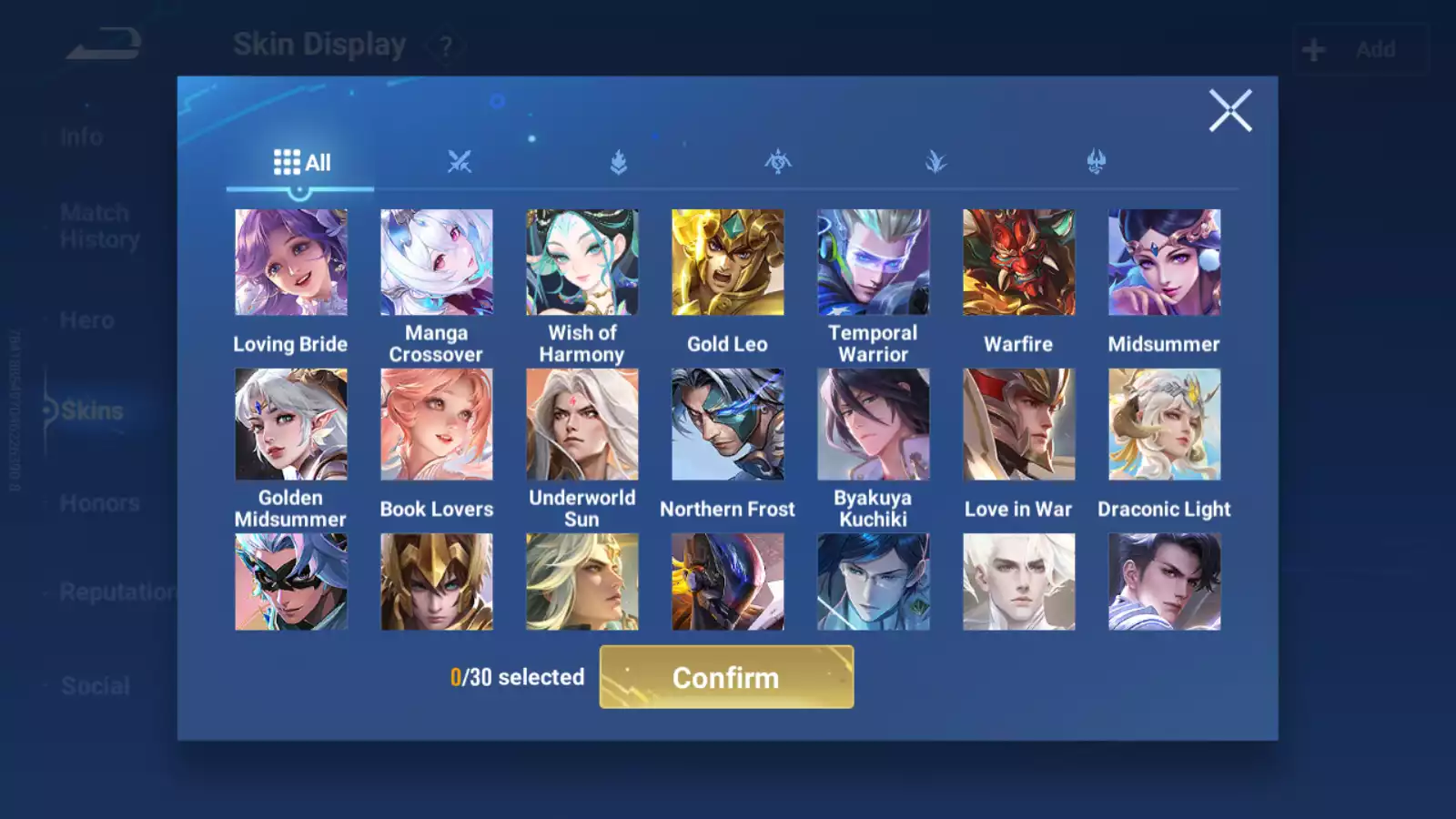Confirm the skin selection

[726, 677]
